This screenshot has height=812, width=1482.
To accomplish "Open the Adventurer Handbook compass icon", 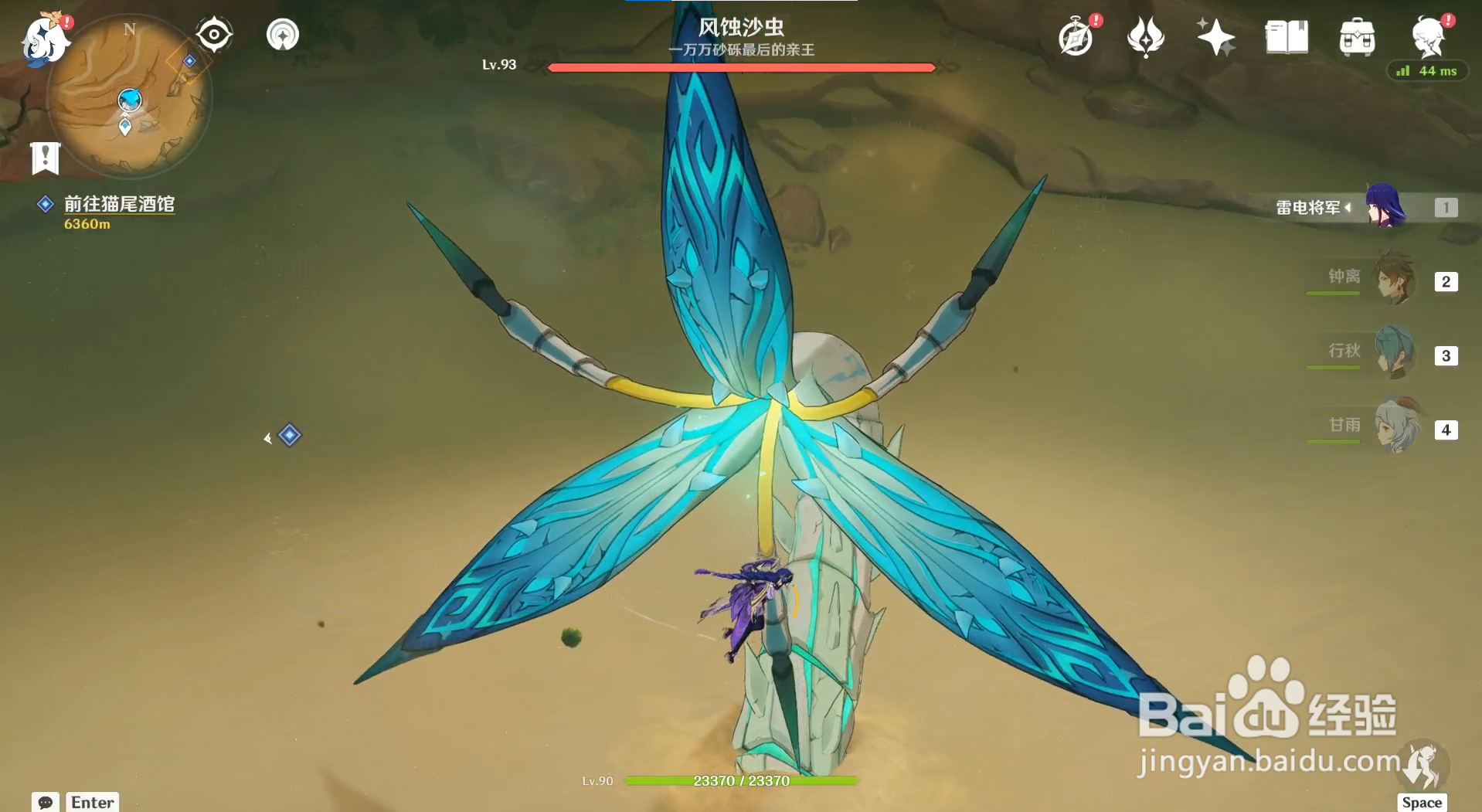I will 1076,36.
